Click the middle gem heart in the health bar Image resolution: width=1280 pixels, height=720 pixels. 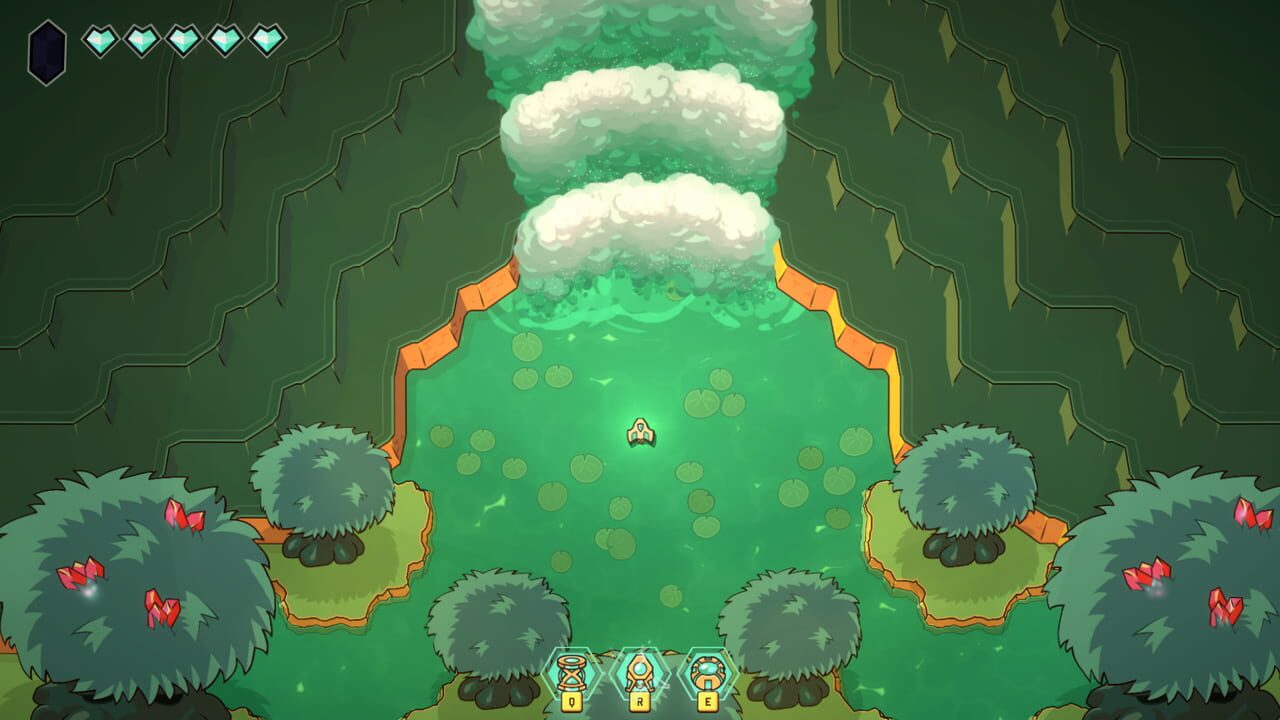(x=184, y=40)
